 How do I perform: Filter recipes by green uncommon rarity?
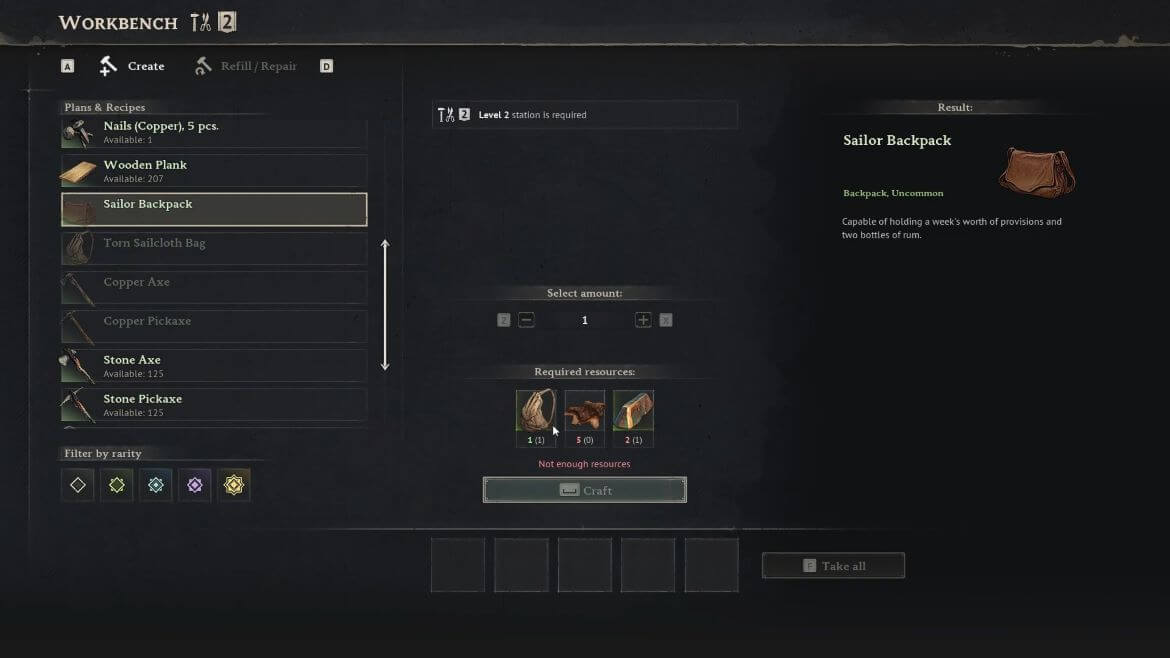click(x=117, y=485)
